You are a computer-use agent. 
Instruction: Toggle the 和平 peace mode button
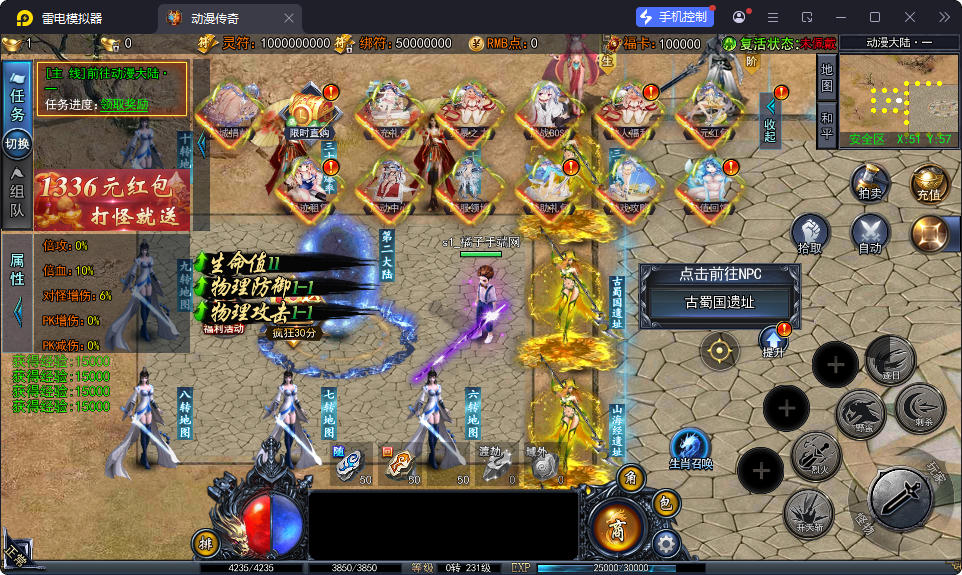pyautogui.click(x=826, y=126)
